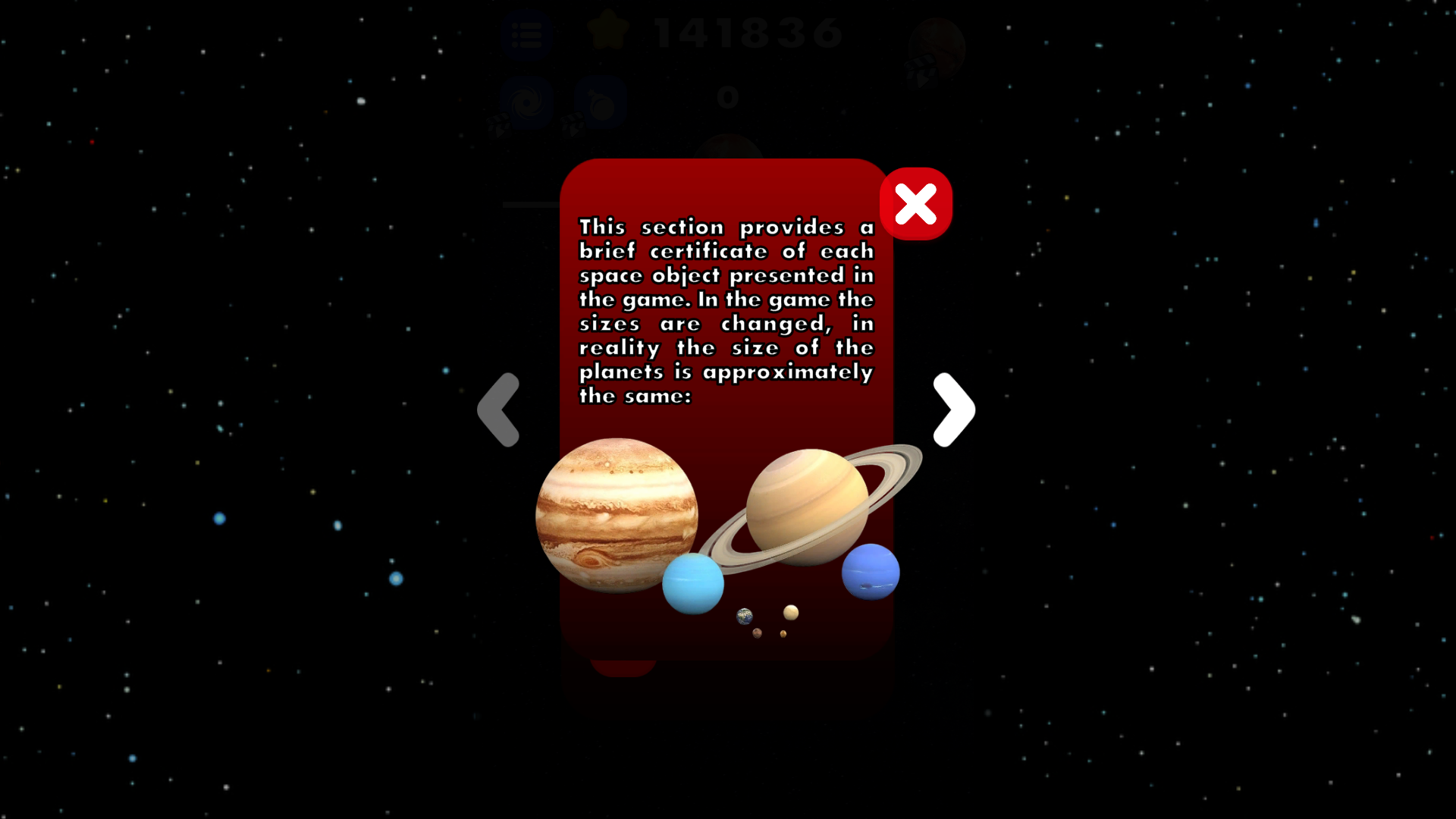
Task: Select the cream-colored Venus sphere
Action: (x=791, y=613)
